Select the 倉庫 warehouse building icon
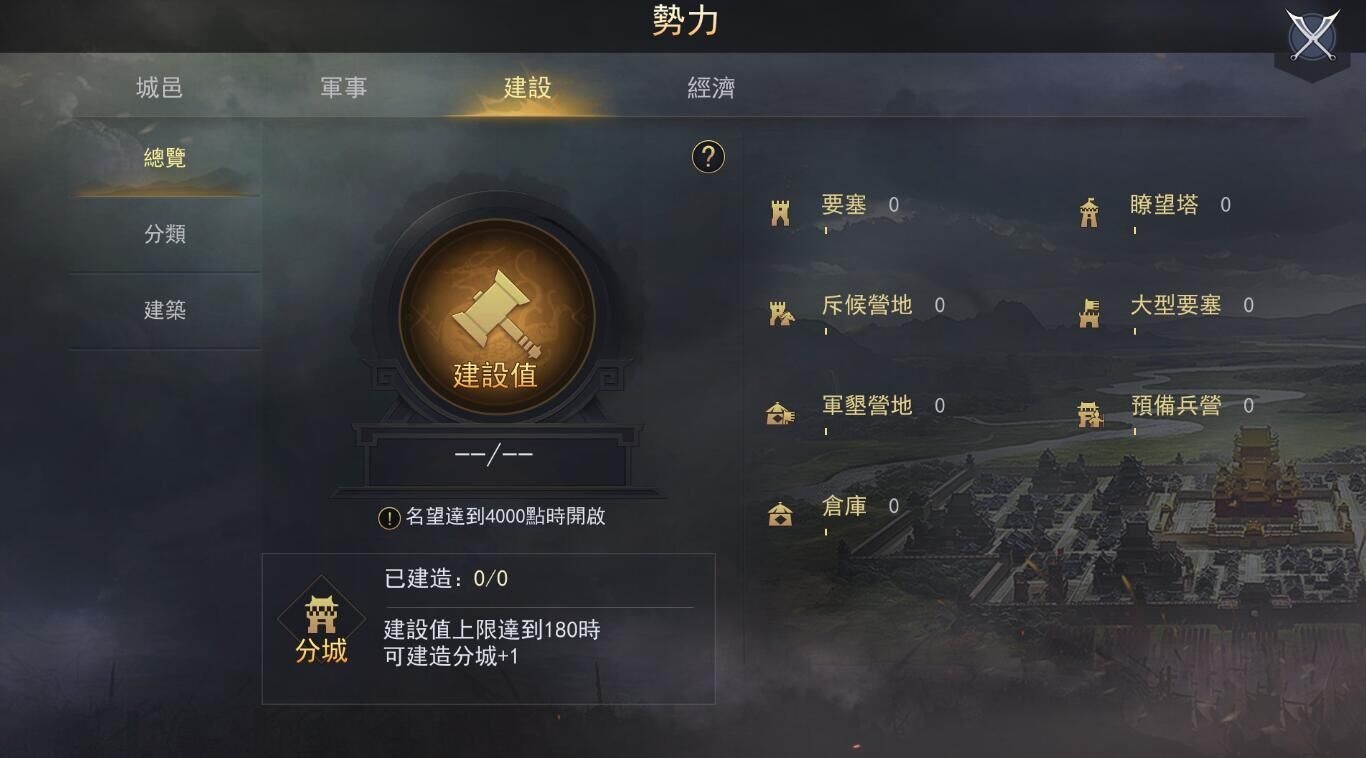Image resolution: width=1366 pixels, height=758 pixels. point(780,510)
